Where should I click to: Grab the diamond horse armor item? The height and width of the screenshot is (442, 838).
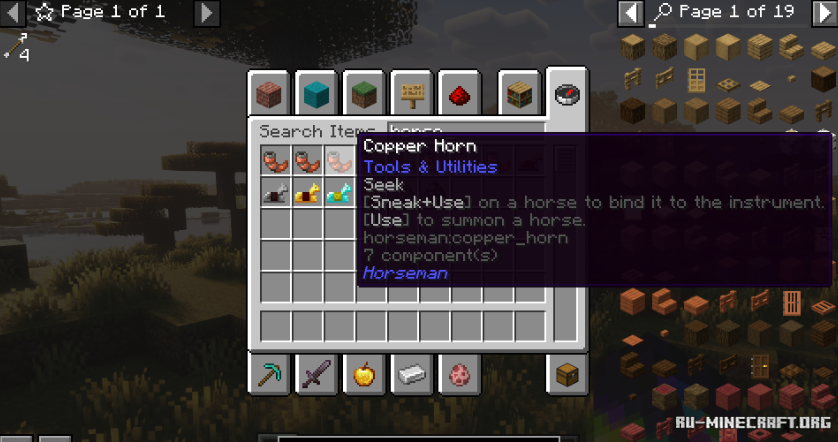pos(340,192)
